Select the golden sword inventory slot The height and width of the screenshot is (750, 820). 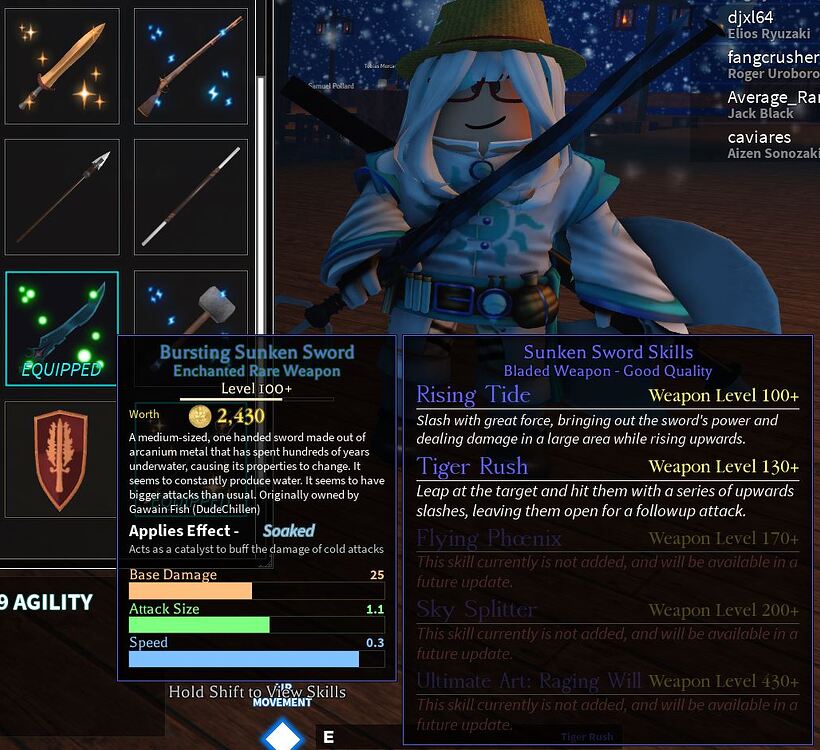point(62,66)
